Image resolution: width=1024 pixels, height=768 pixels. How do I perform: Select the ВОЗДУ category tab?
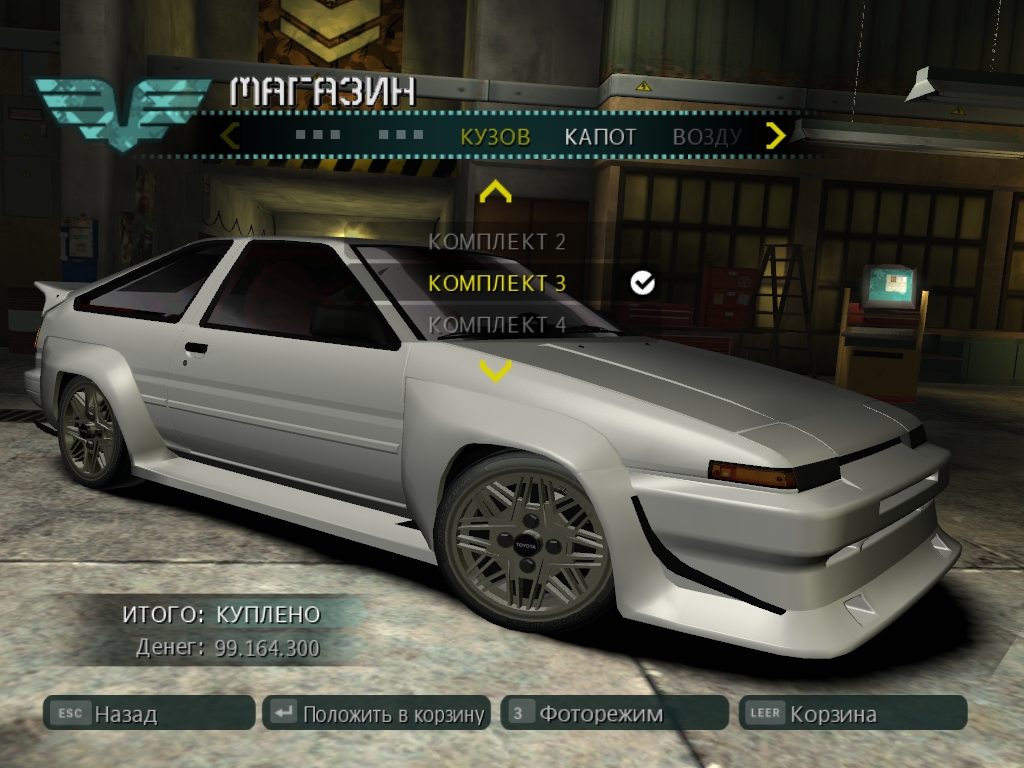(x=706, y=137)
